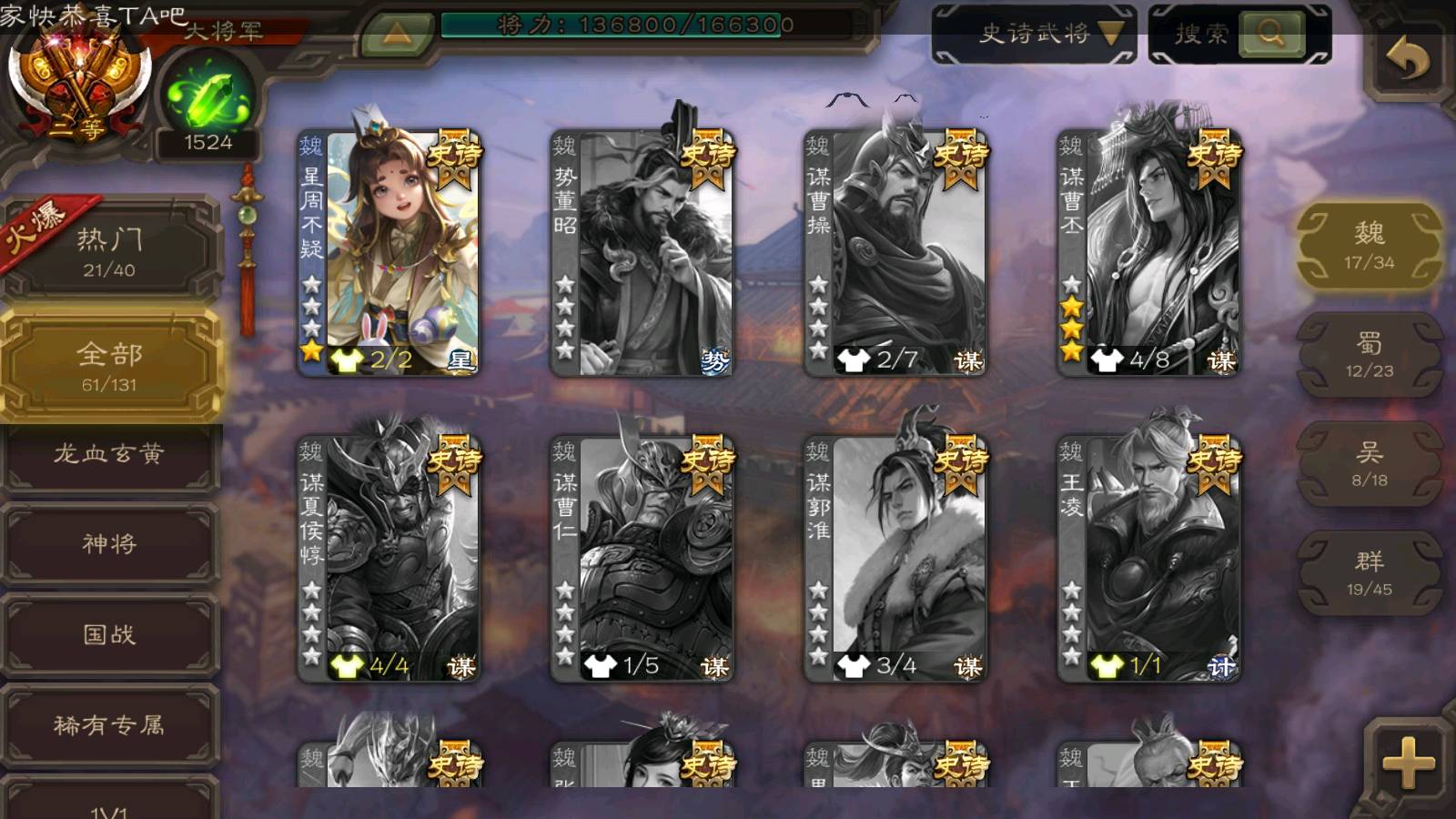Filter by 蜀 faction
The image size is (1456, 819).
coord(1369,354)
